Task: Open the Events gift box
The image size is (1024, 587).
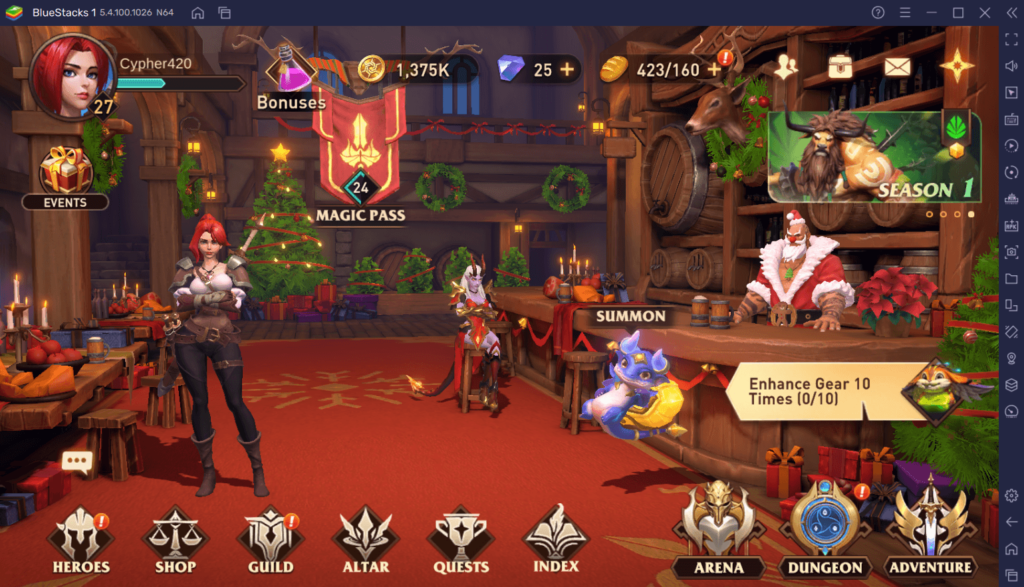Action: (x=65, y=174)
